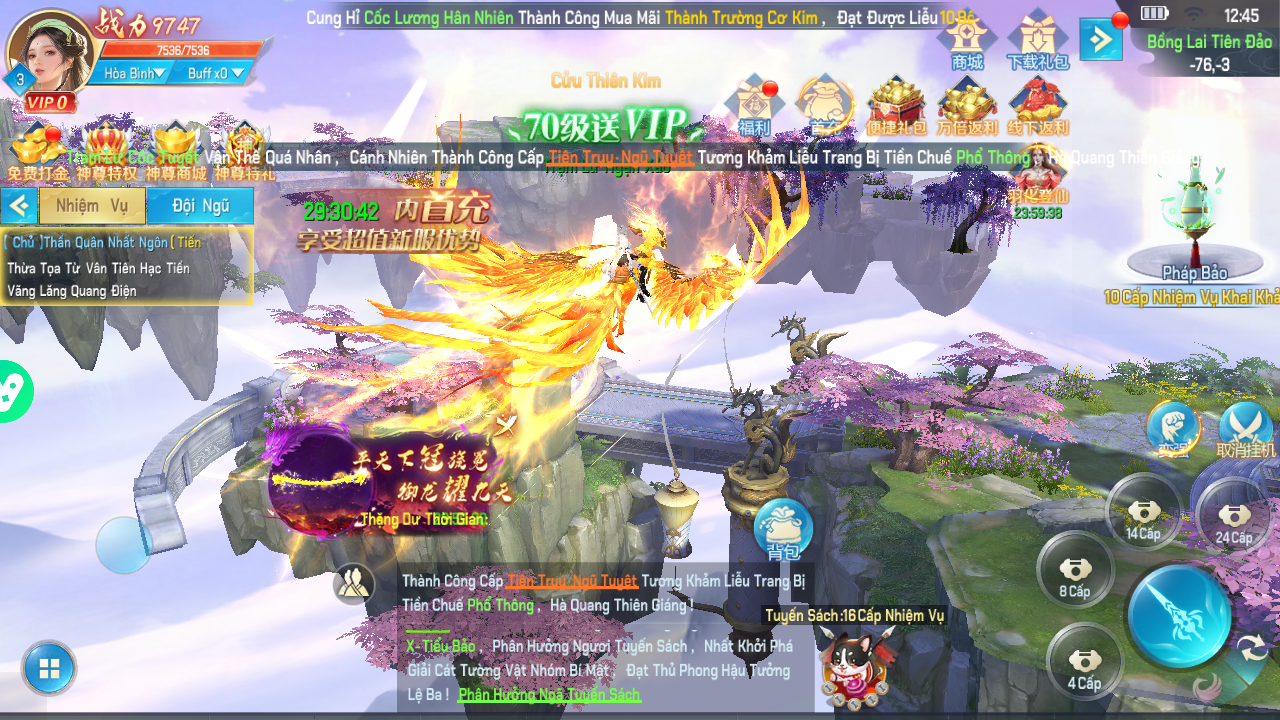Open the 背包 backpack bag
The height and width of the screenshot is (720, 1280).
[783, 528]
